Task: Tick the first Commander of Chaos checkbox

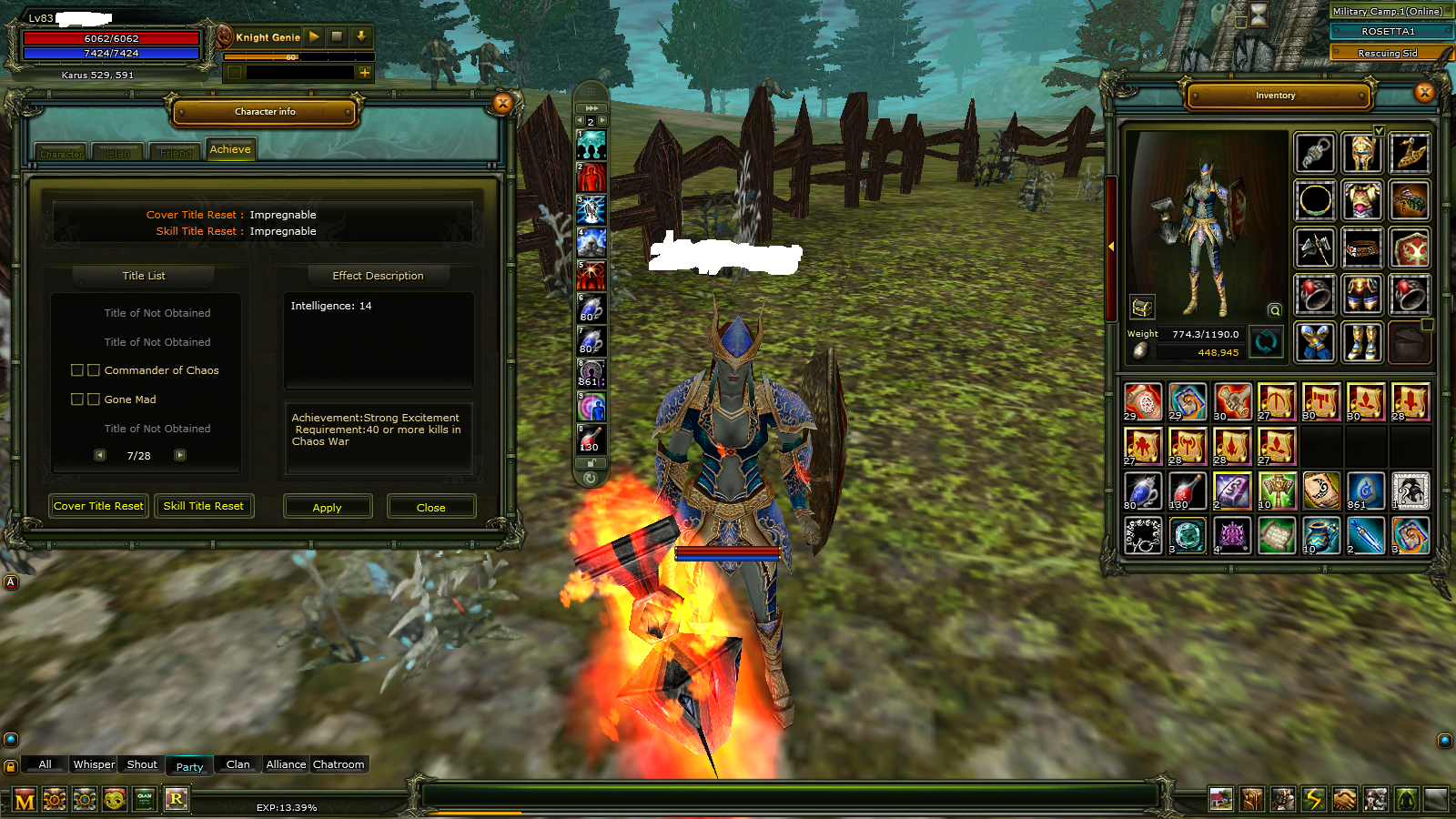Action: 76,370
